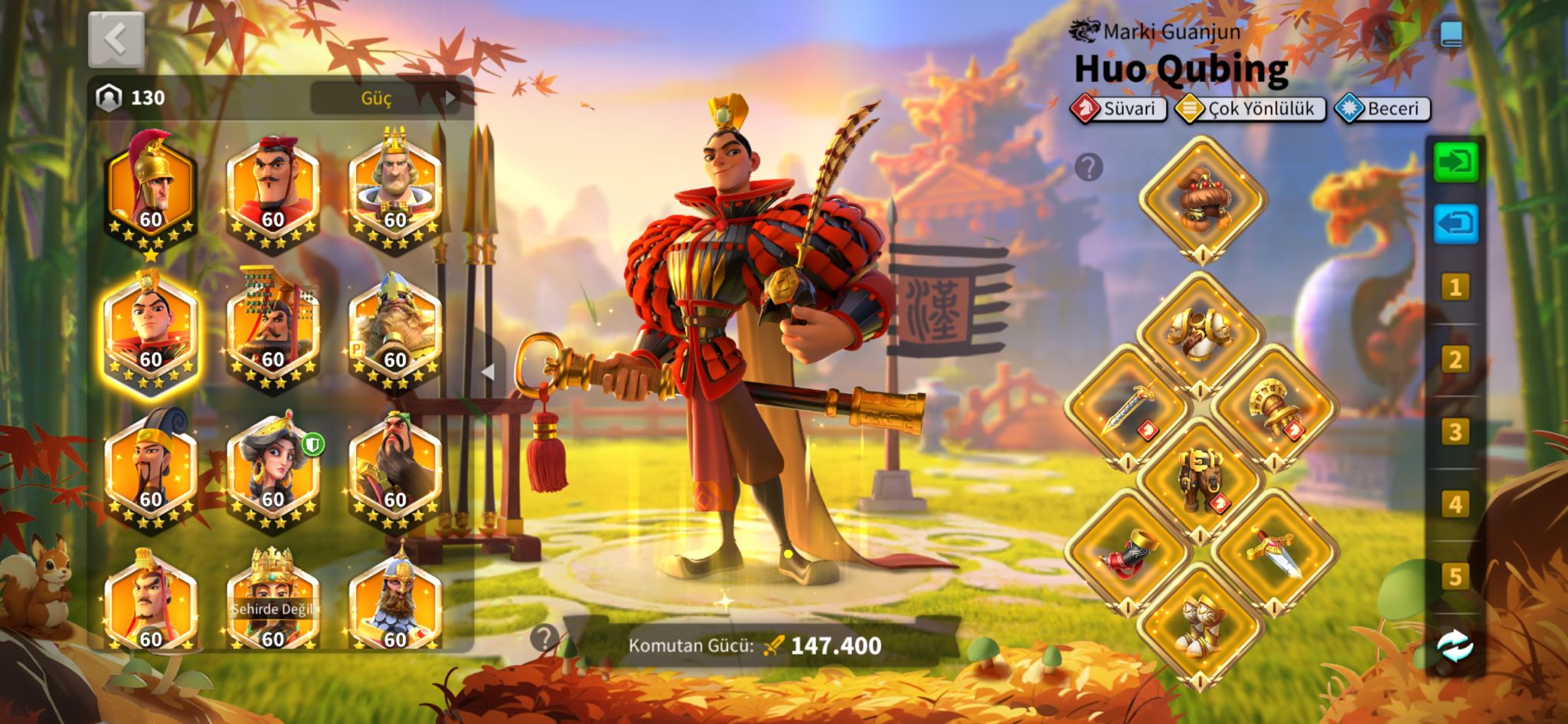Switch to equipment preset 5
1568x724 pixels.
tap(1455, 576)
